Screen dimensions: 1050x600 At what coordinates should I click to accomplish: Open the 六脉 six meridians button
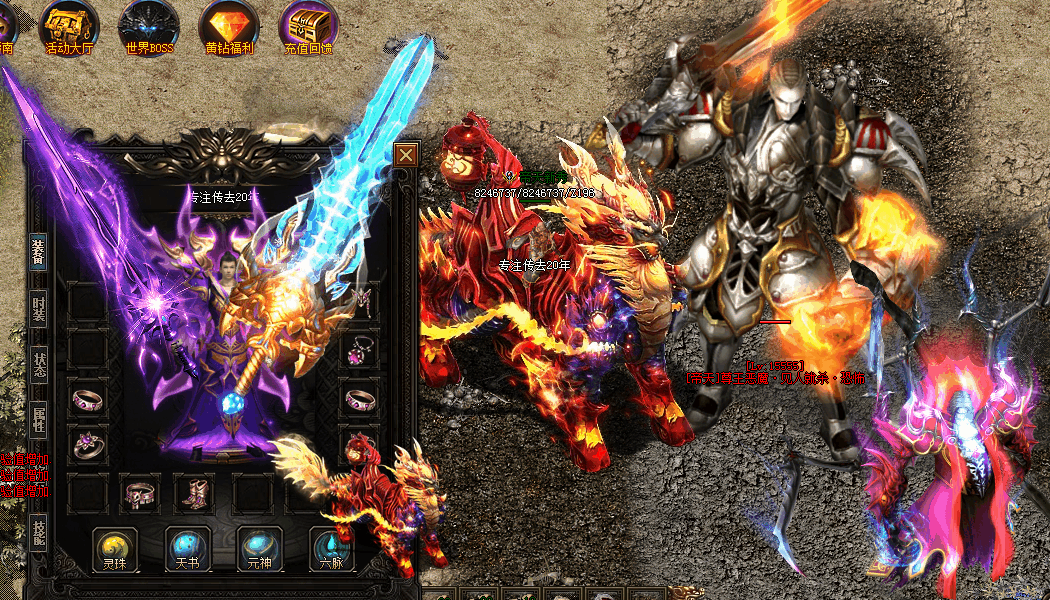tap(332, 548)
